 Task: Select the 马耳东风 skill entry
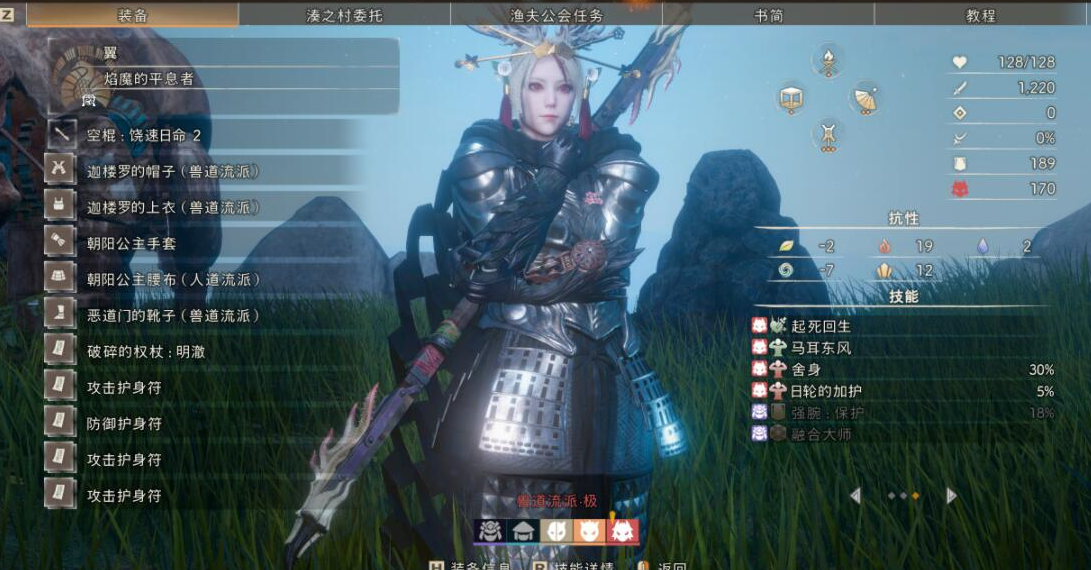coord(820,348)
